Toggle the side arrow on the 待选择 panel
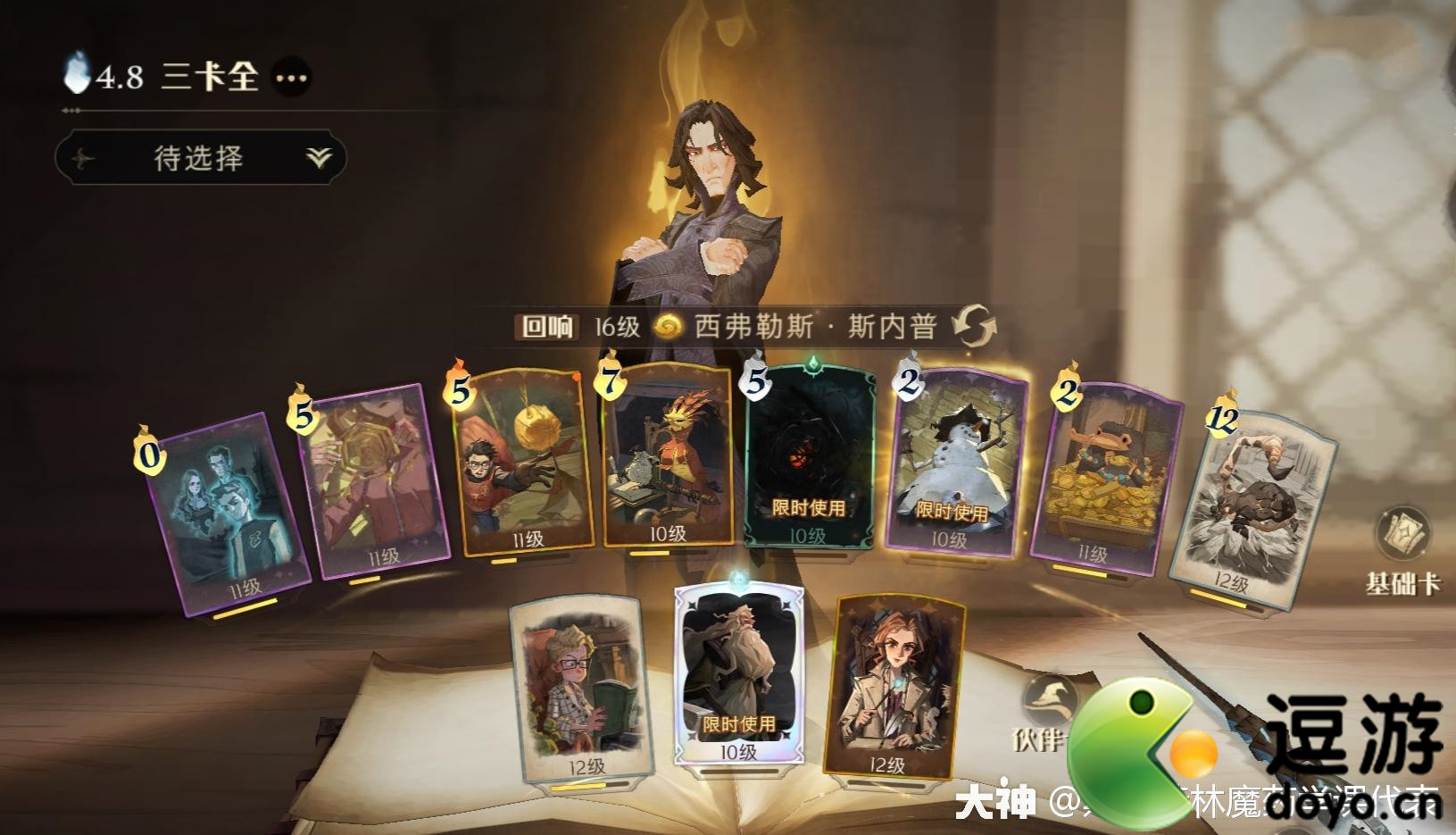 84,157
